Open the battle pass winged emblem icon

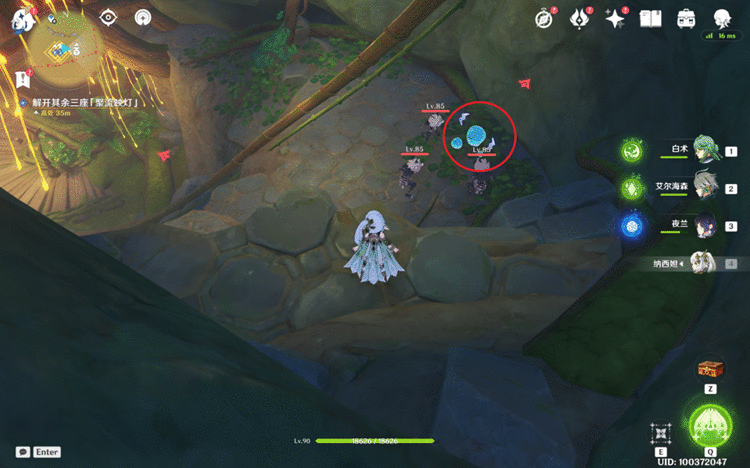pyautogui.click(x=580, y=19)
